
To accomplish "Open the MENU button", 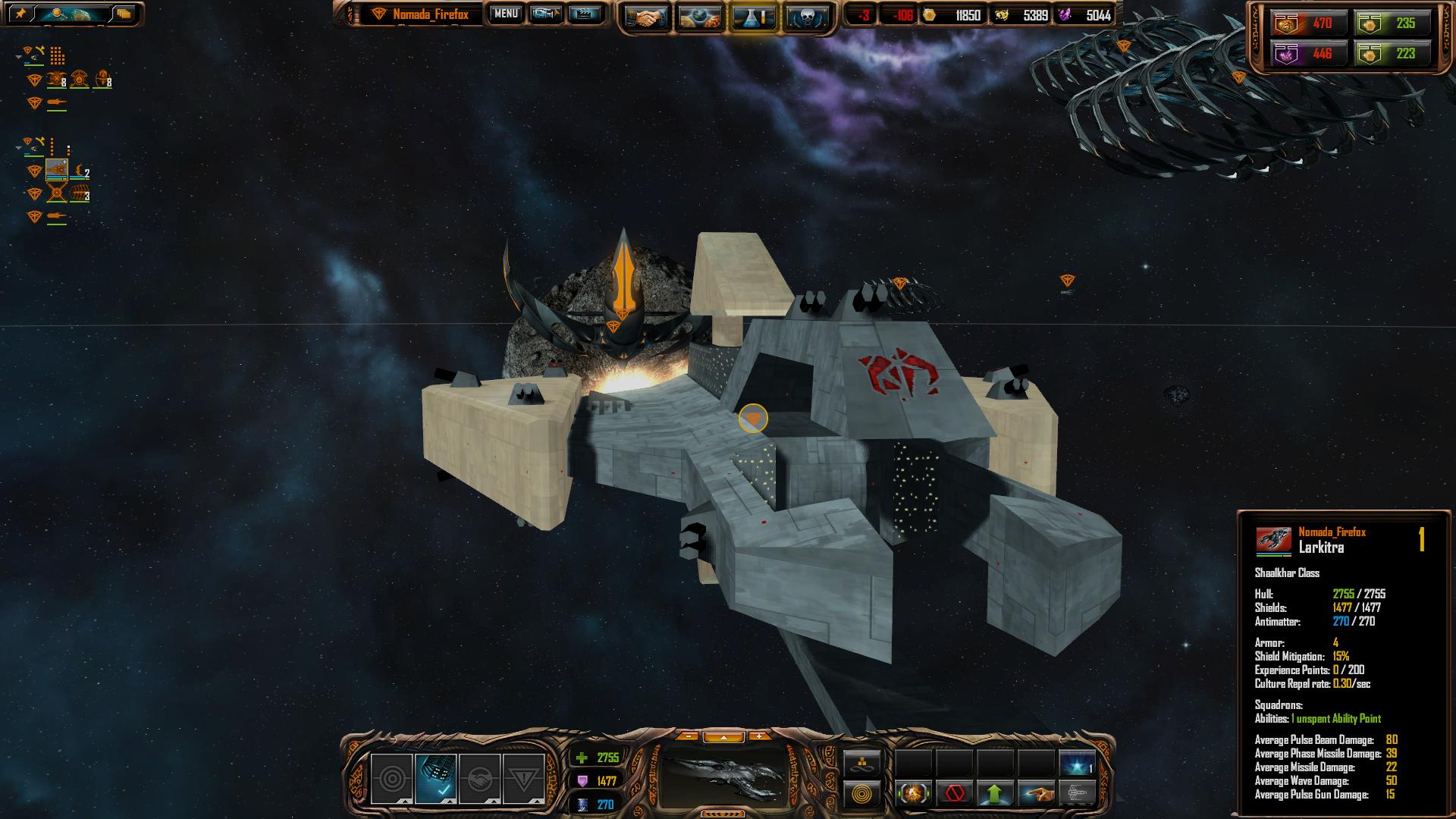I will pyautogui.click(x=505, y=14).
